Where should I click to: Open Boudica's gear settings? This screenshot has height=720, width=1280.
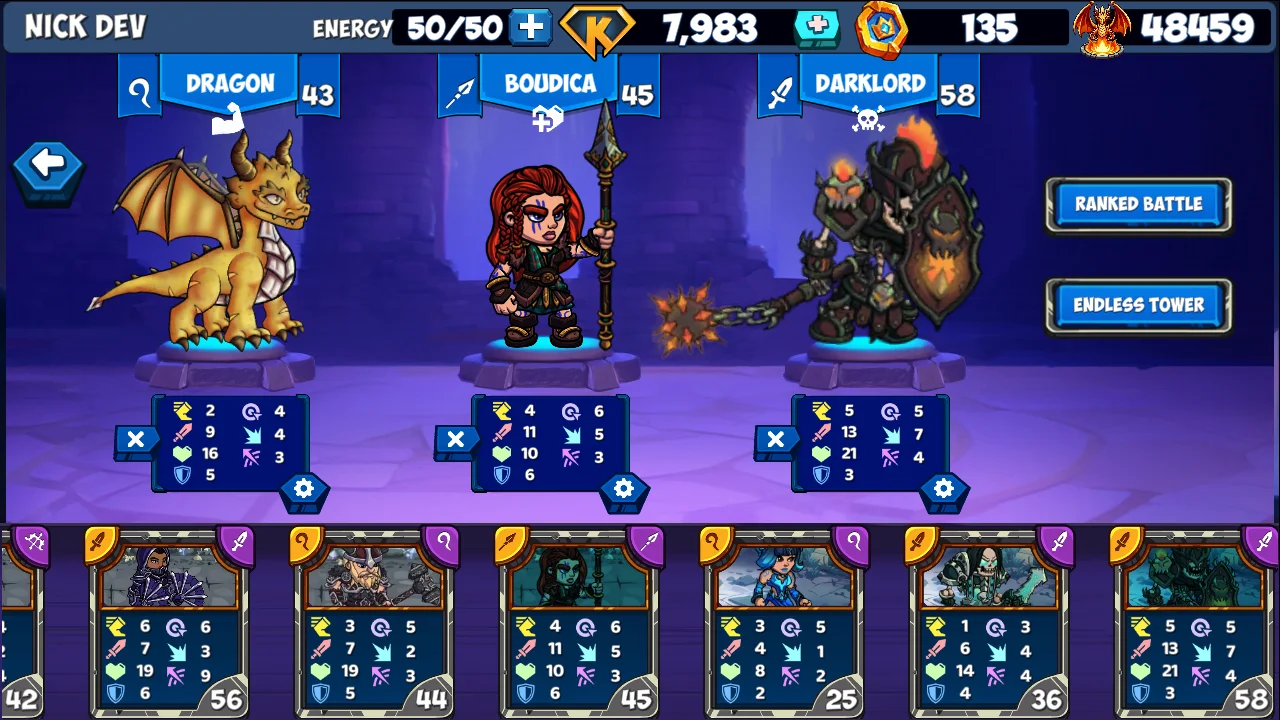point(623,489)
